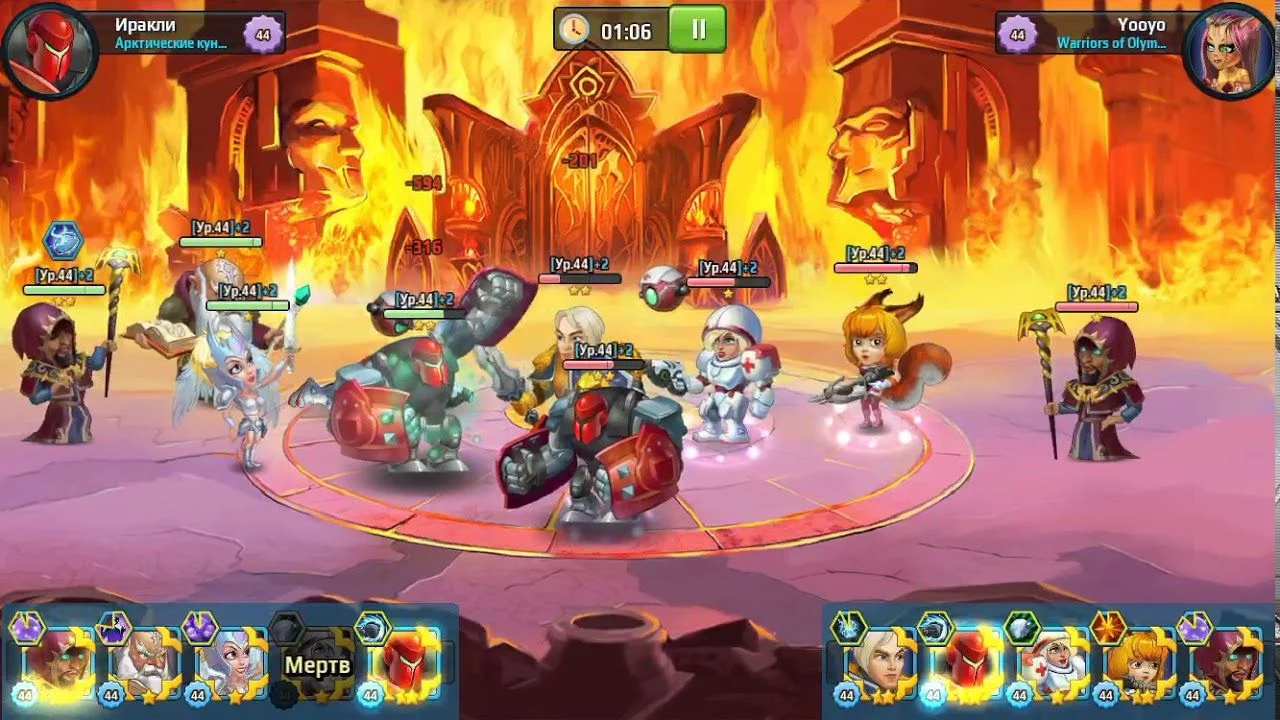The image size is (1280, 720).
Task: Open player Иракли's red helmet avatar
Action: click(49, 50)
